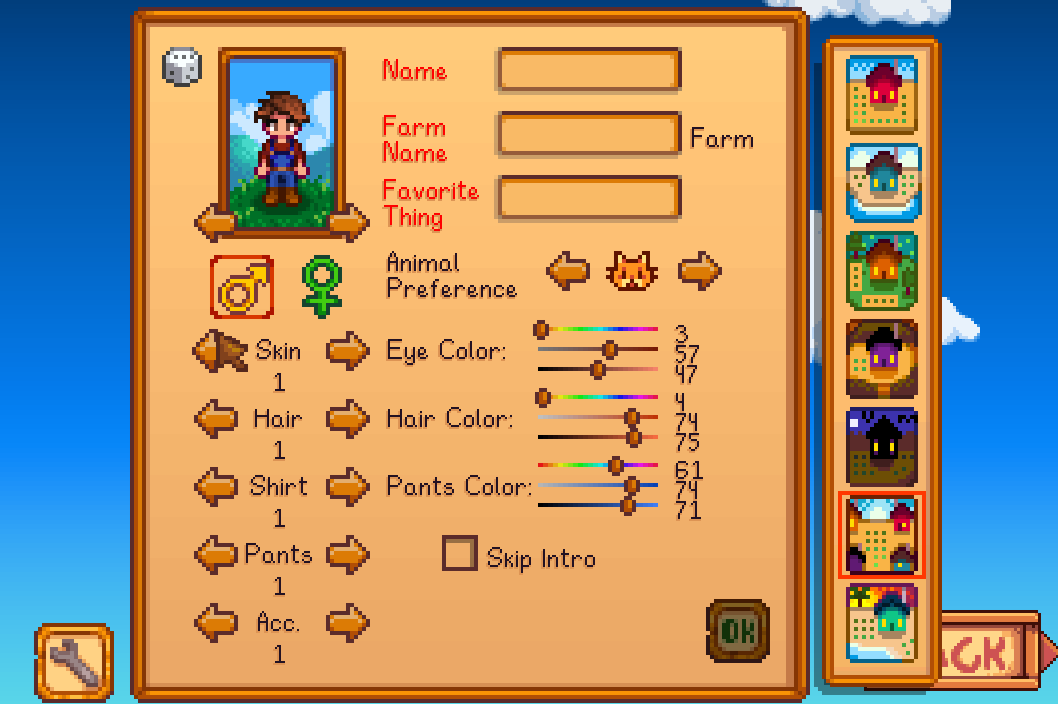
Task: Focus the Favorite Thing field
Action: point(589,197)
